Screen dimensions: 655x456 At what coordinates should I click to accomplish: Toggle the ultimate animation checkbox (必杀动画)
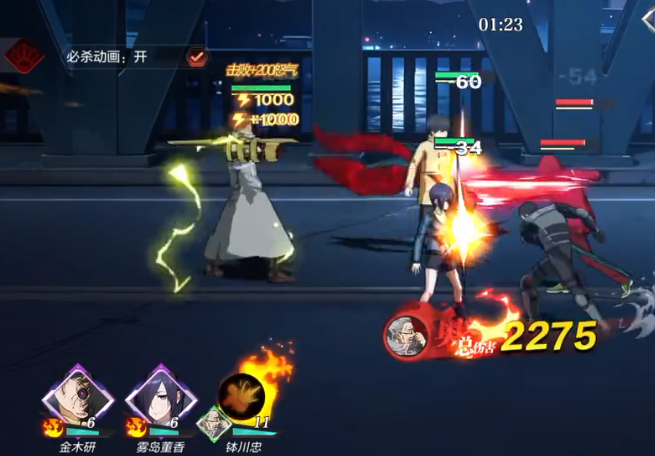point(197,57)
